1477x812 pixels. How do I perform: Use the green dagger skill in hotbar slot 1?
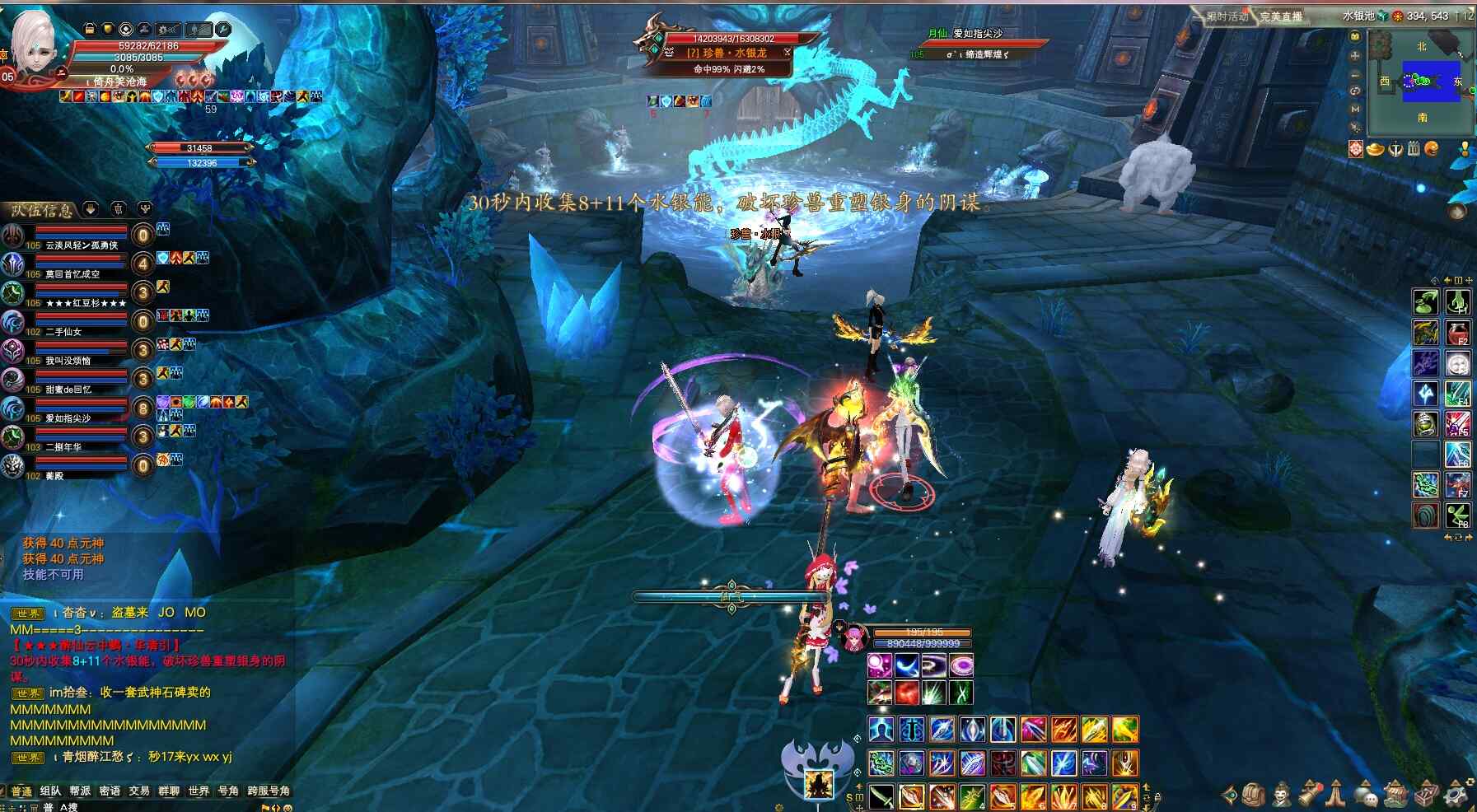[x=881, y=797]
